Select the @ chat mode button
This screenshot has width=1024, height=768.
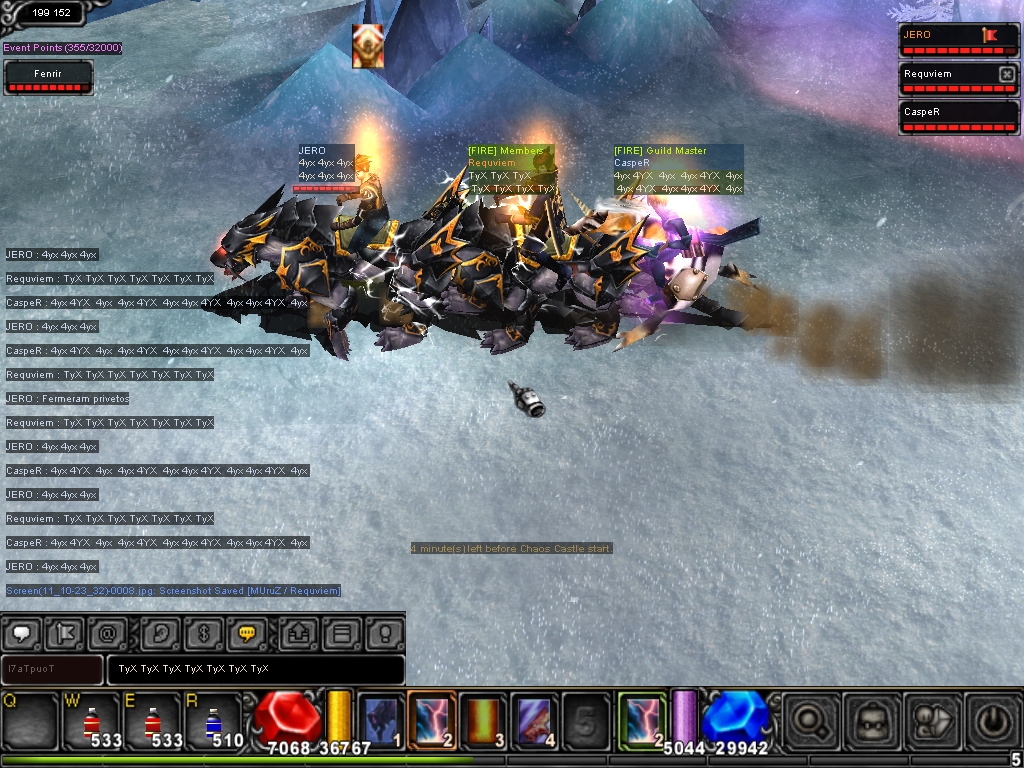point(109,634)
